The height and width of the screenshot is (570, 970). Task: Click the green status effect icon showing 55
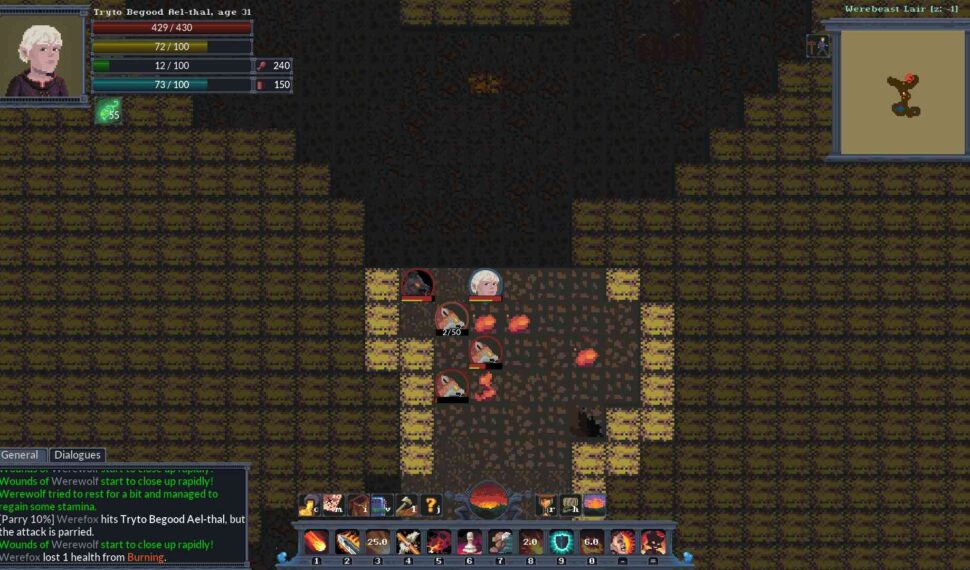coord(109,110)
